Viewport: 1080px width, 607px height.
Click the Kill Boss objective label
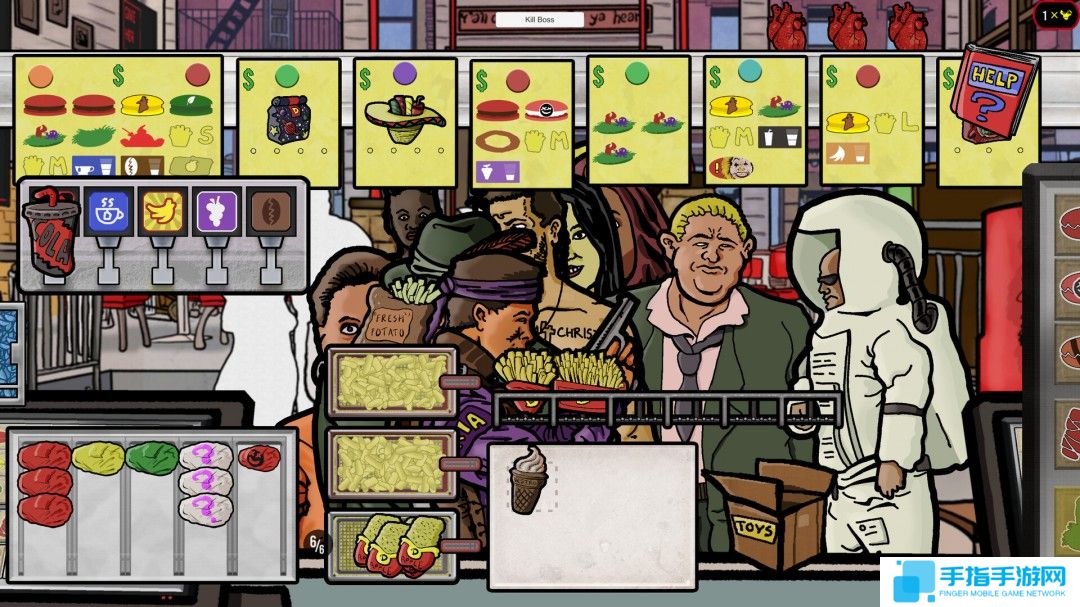(x=540, y=19)
